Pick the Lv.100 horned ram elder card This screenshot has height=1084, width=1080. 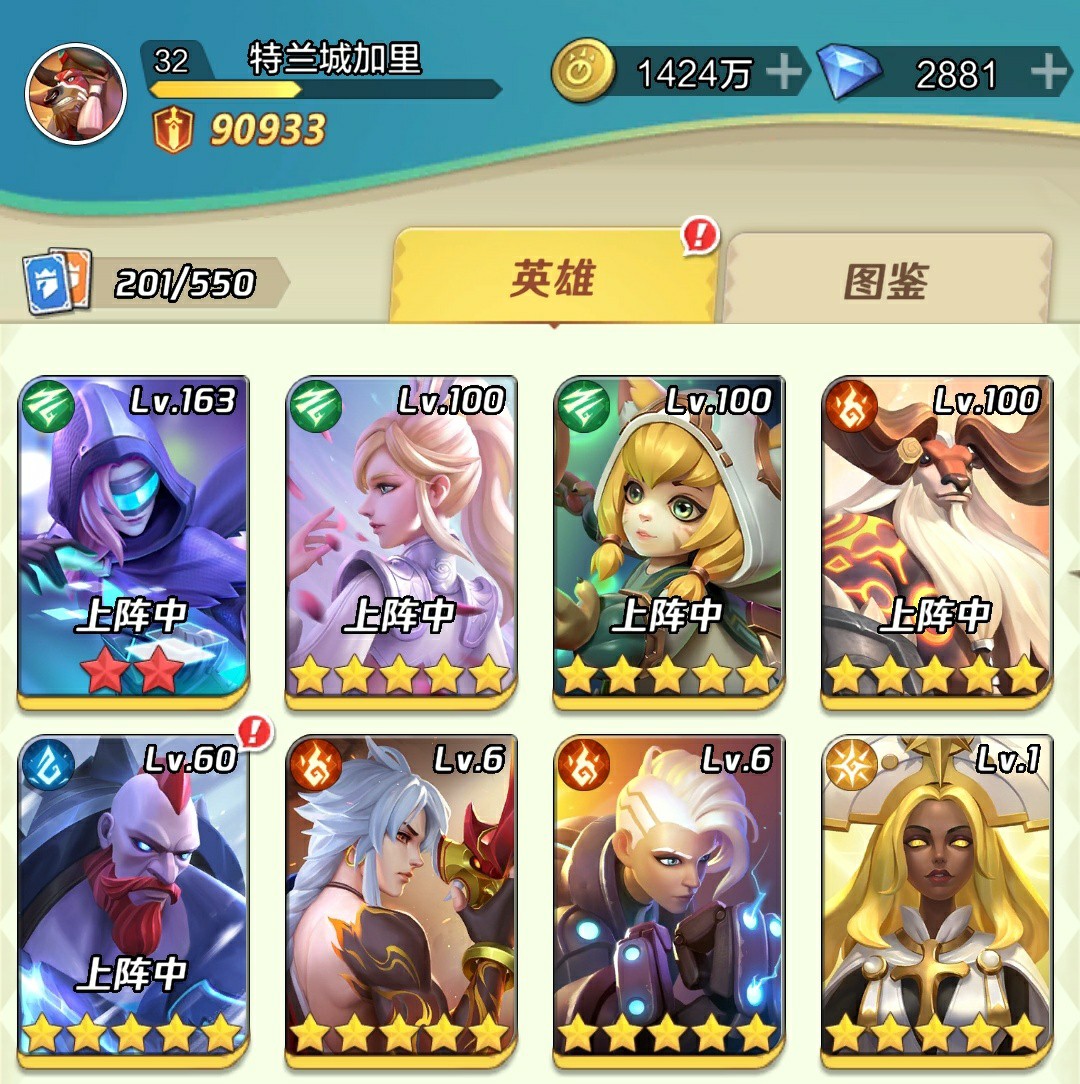pyautogui.click(x=937, y=540)
